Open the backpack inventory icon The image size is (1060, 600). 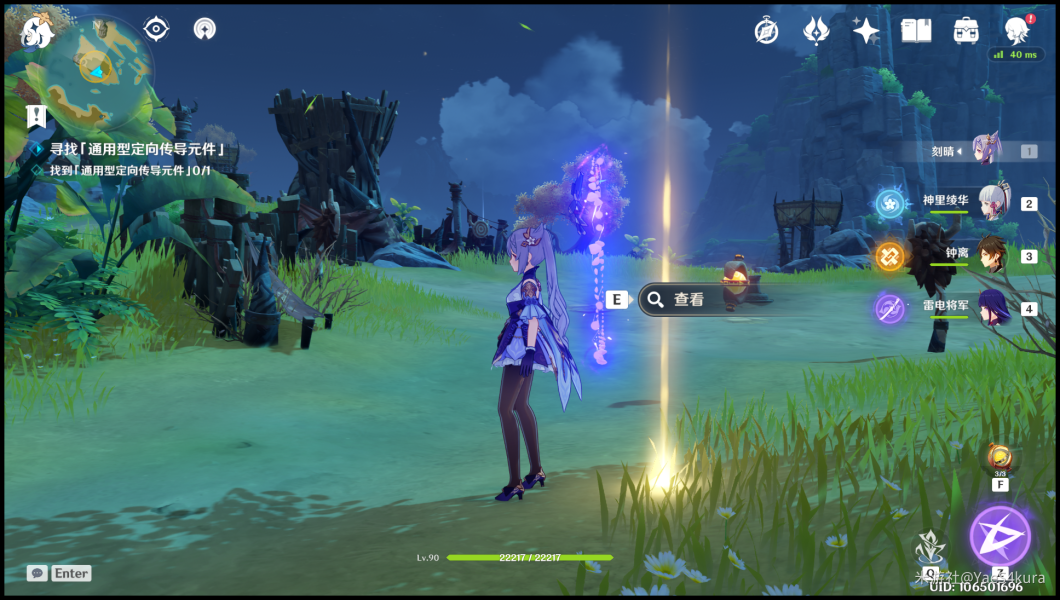point(966,31)
